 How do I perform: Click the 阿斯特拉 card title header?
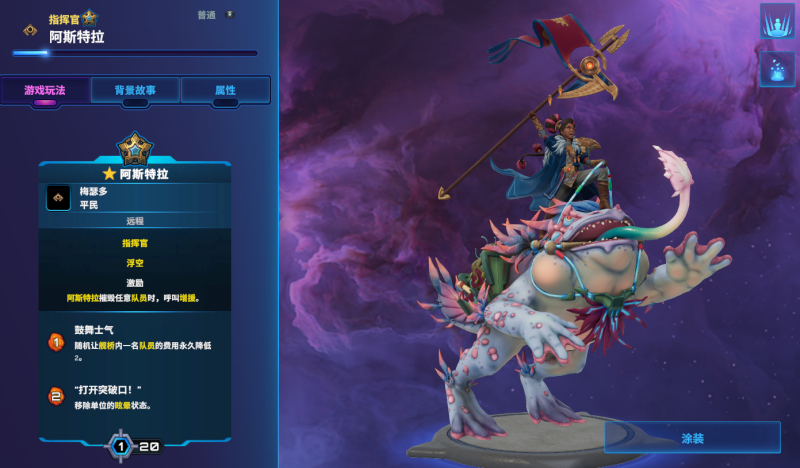135,174
